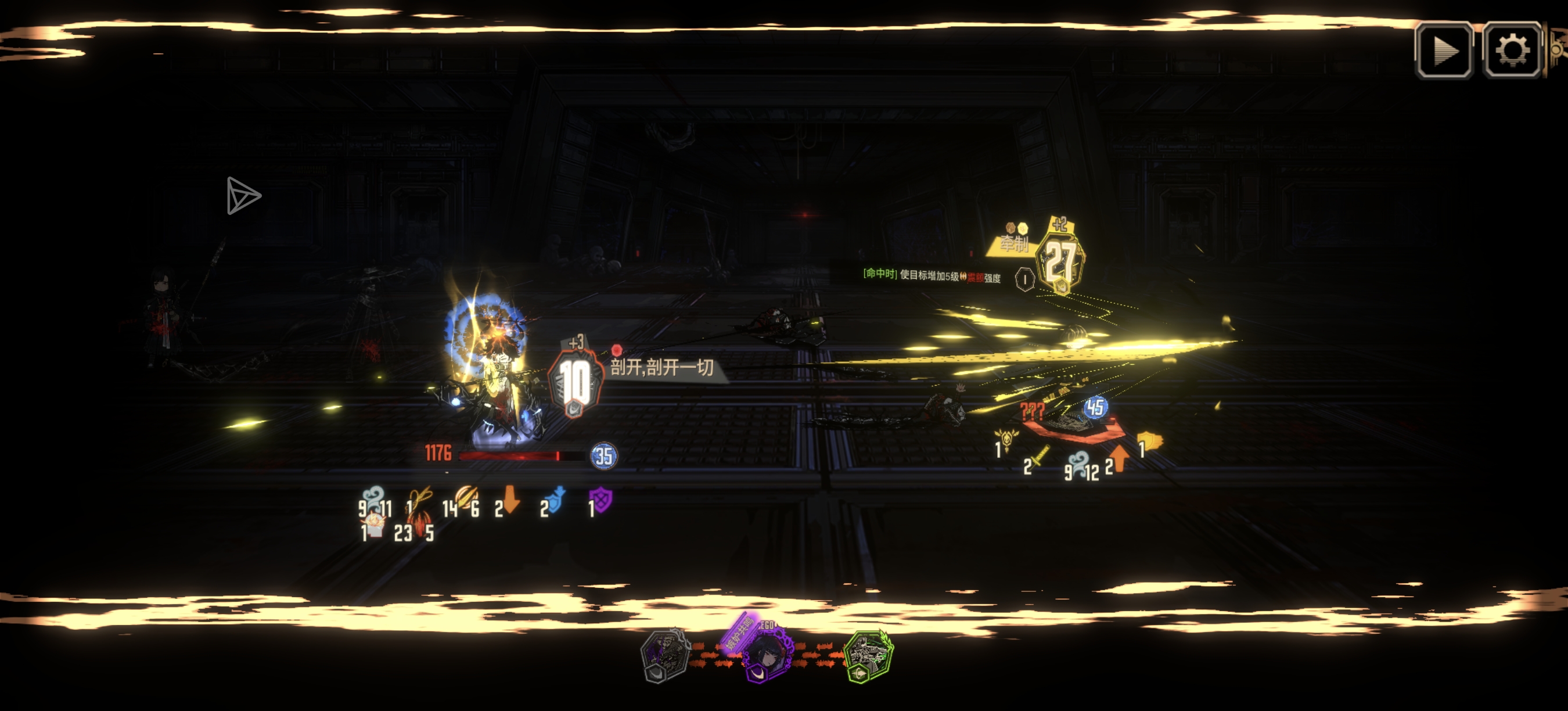This screenshot has height=711, width=1568.
Task: Select the green-framed skill portrait
Action: (869, 656)
